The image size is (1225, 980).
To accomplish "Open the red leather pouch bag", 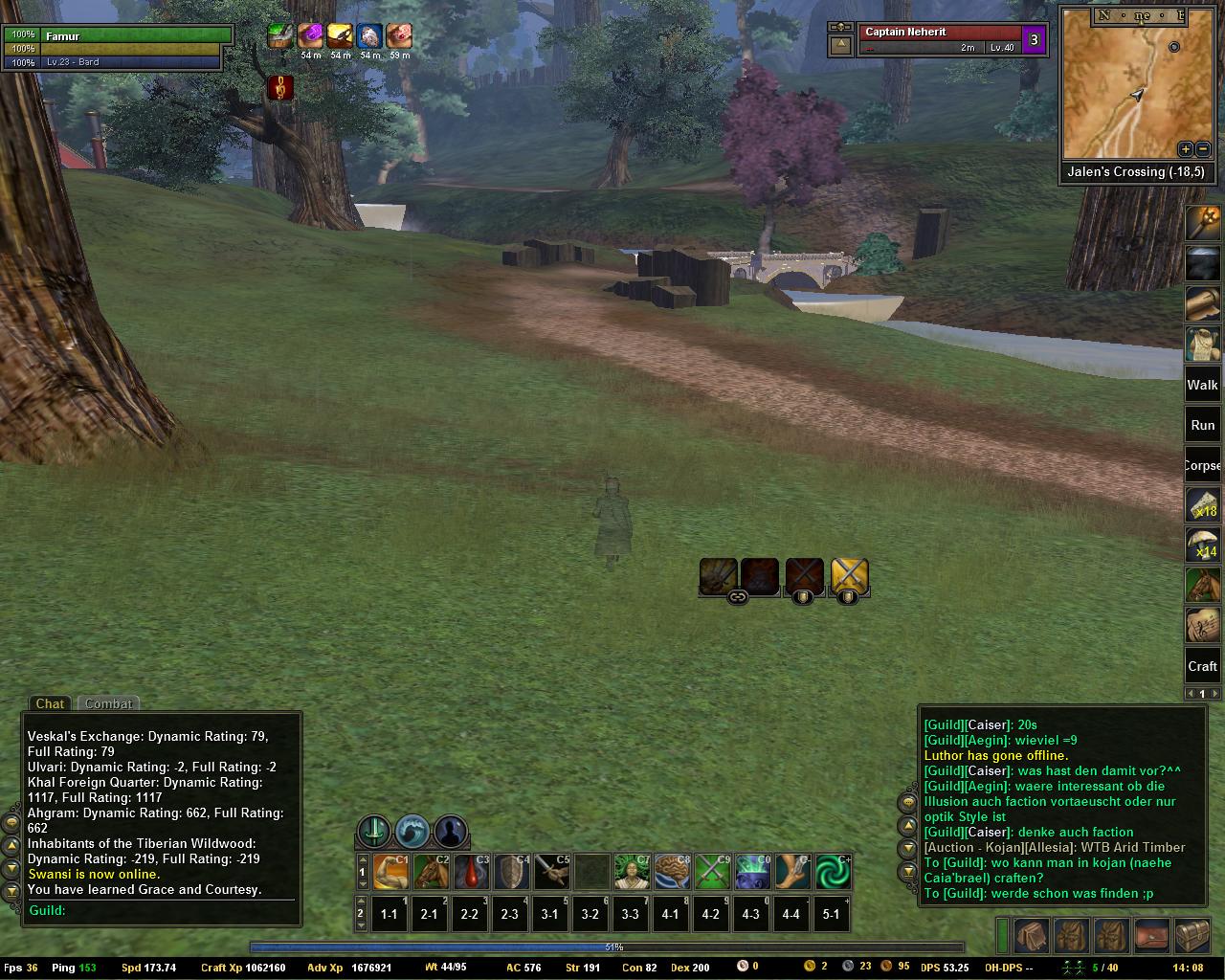I will (1152, 935).
